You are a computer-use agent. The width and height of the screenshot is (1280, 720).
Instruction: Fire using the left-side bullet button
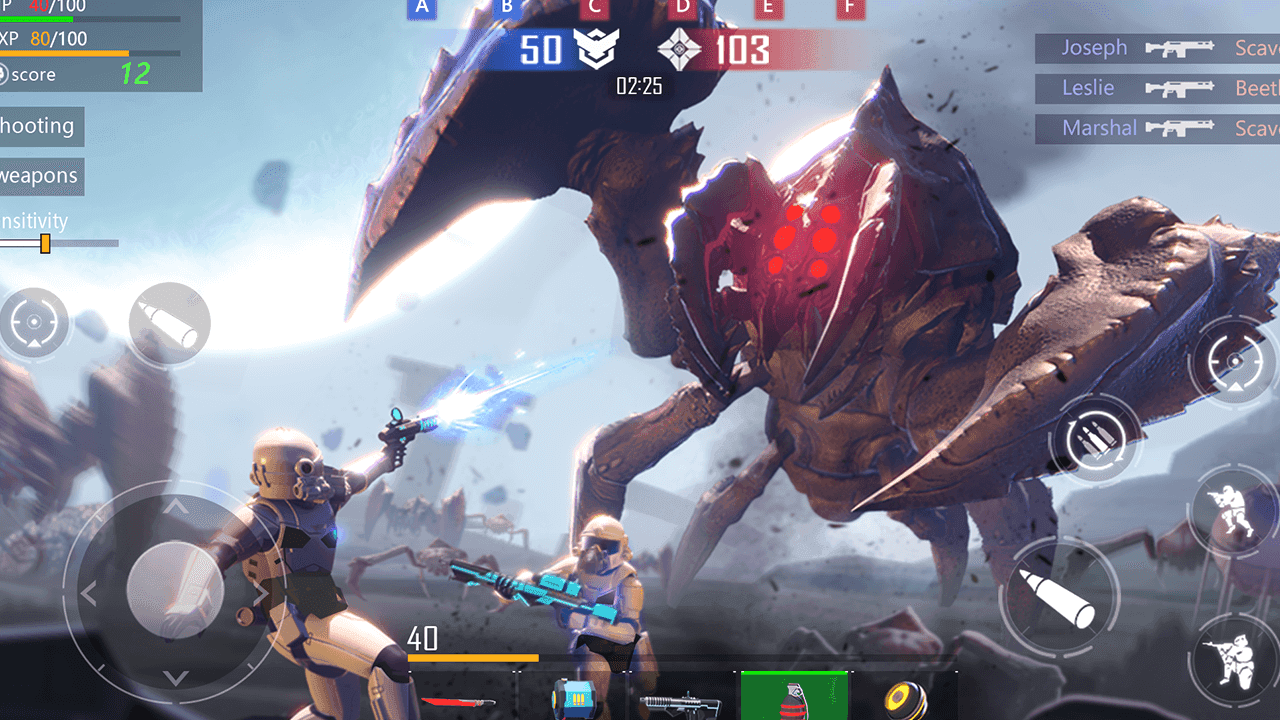click(170, 323)
